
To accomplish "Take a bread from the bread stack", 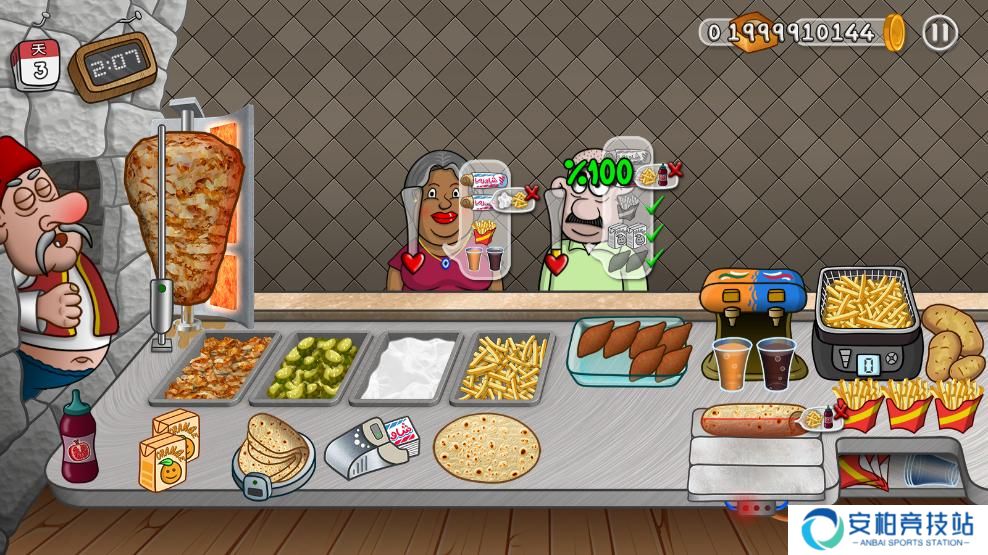I will coord(272,447).
